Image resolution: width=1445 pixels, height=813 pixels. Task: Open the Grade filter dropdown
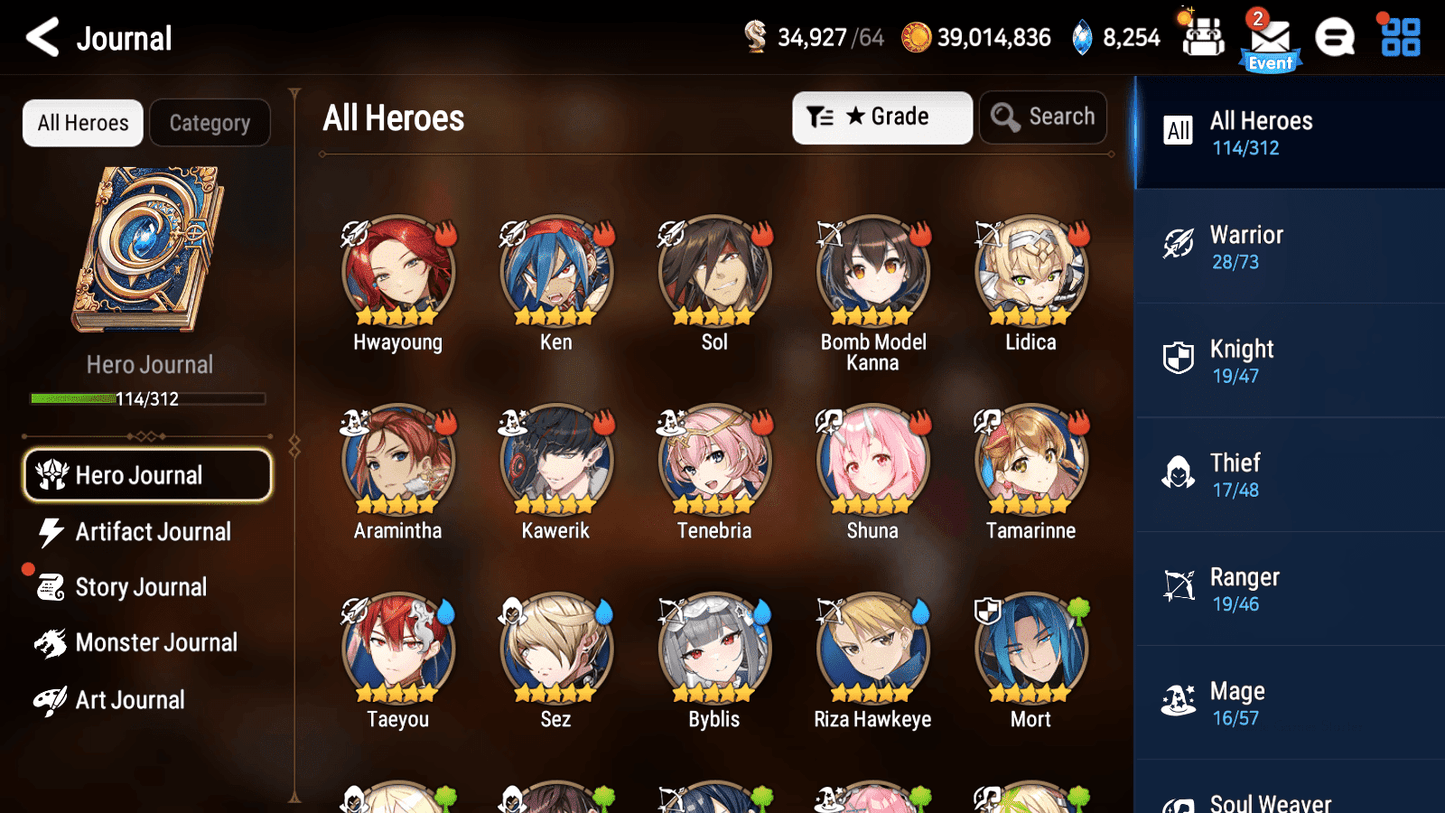(x=882, y=117)
